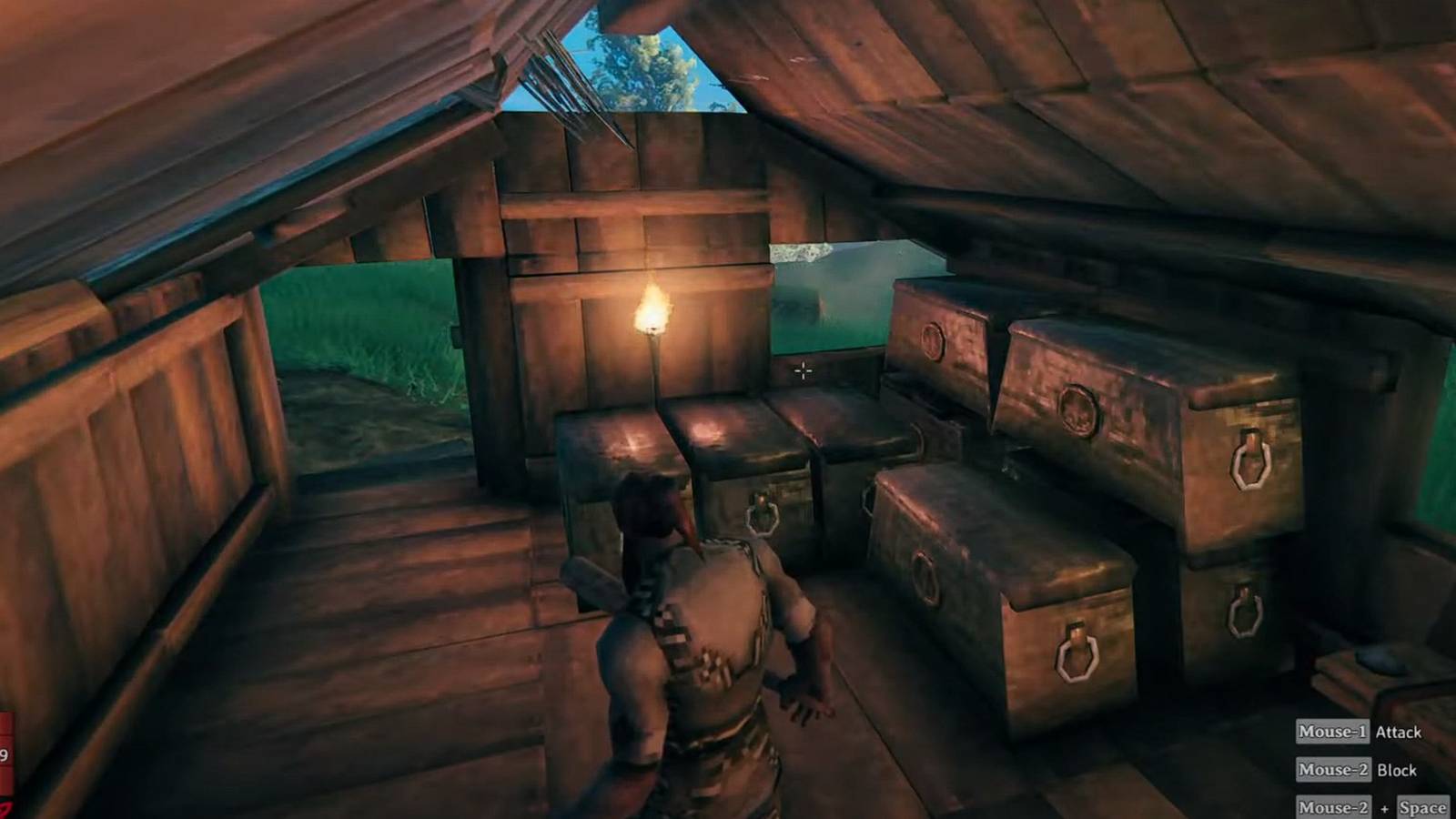Click the number 9 on the health bar
Screen dimensions: 1456x819
point(5,753)
